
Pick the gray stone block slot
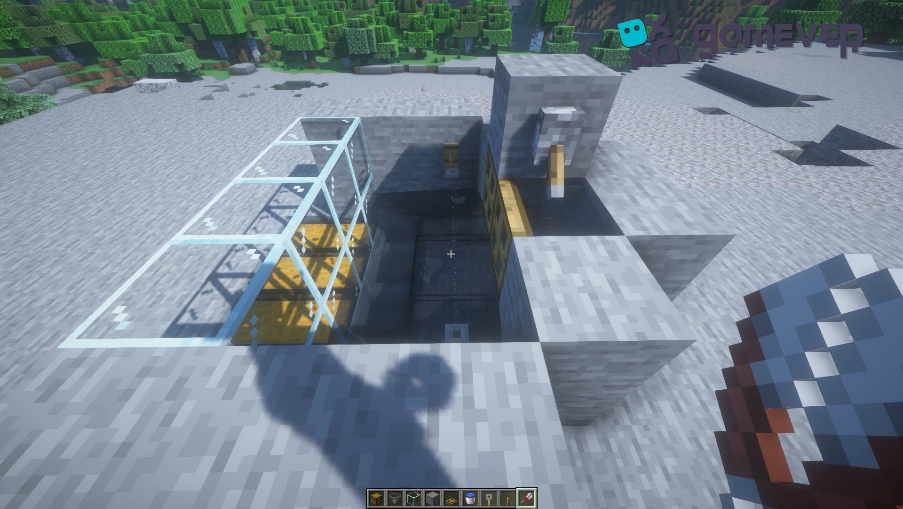433,498
